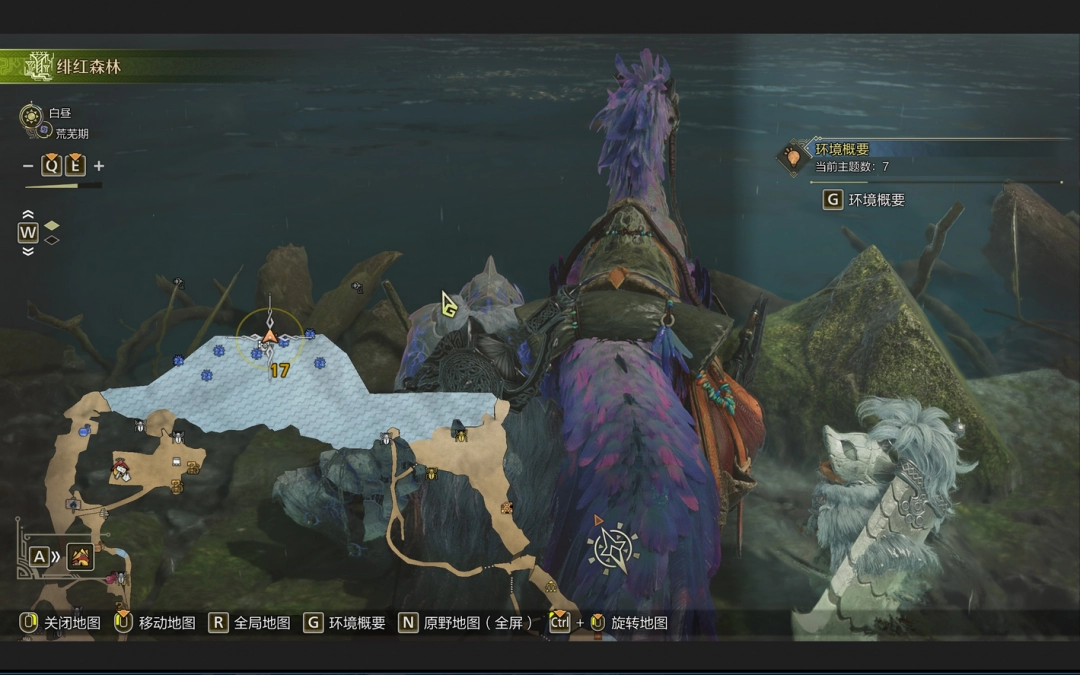Select the orange marker on the eastern path
The height and width of the screenshot is (675, 1080).
pos(507,508)
